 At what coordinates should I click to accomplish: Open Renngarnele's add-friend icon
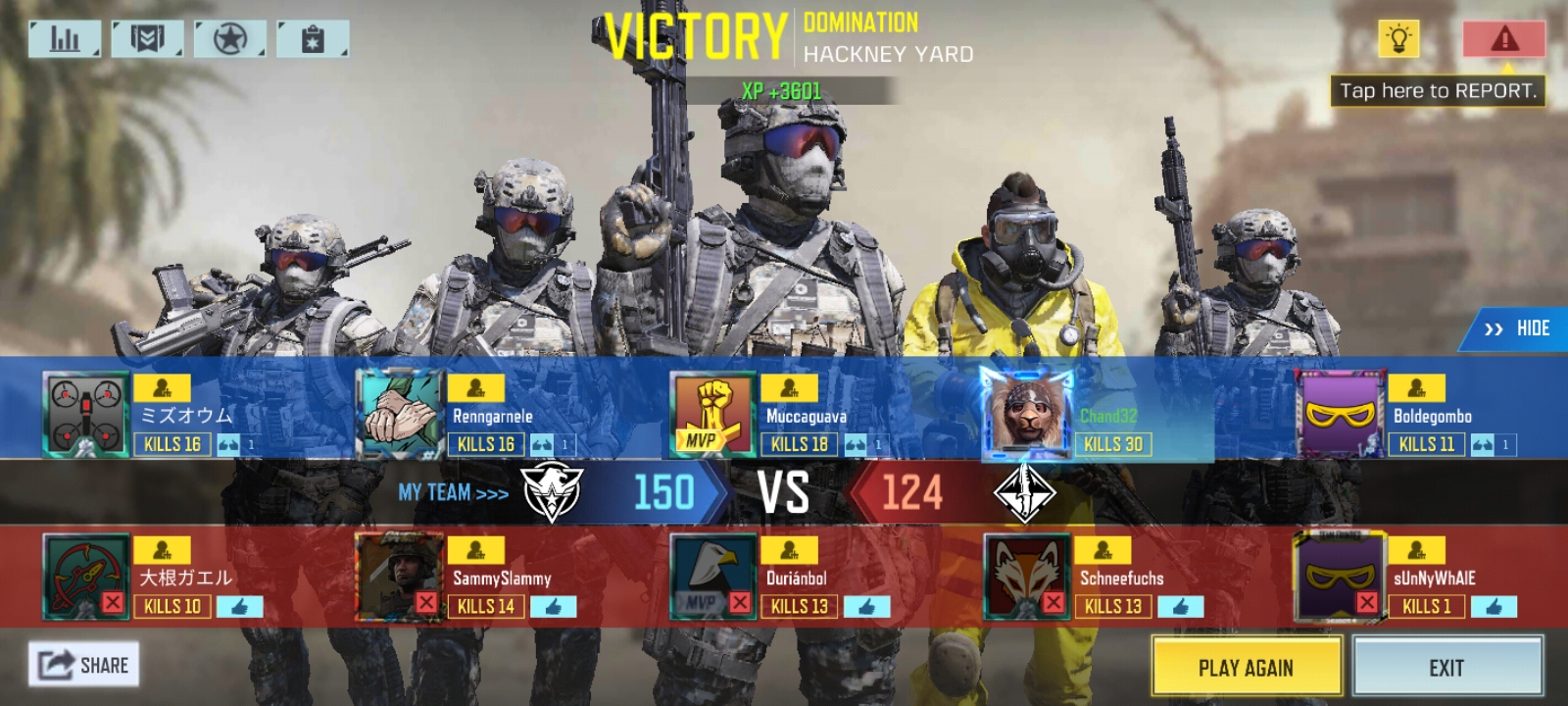[x=475, y=388]
